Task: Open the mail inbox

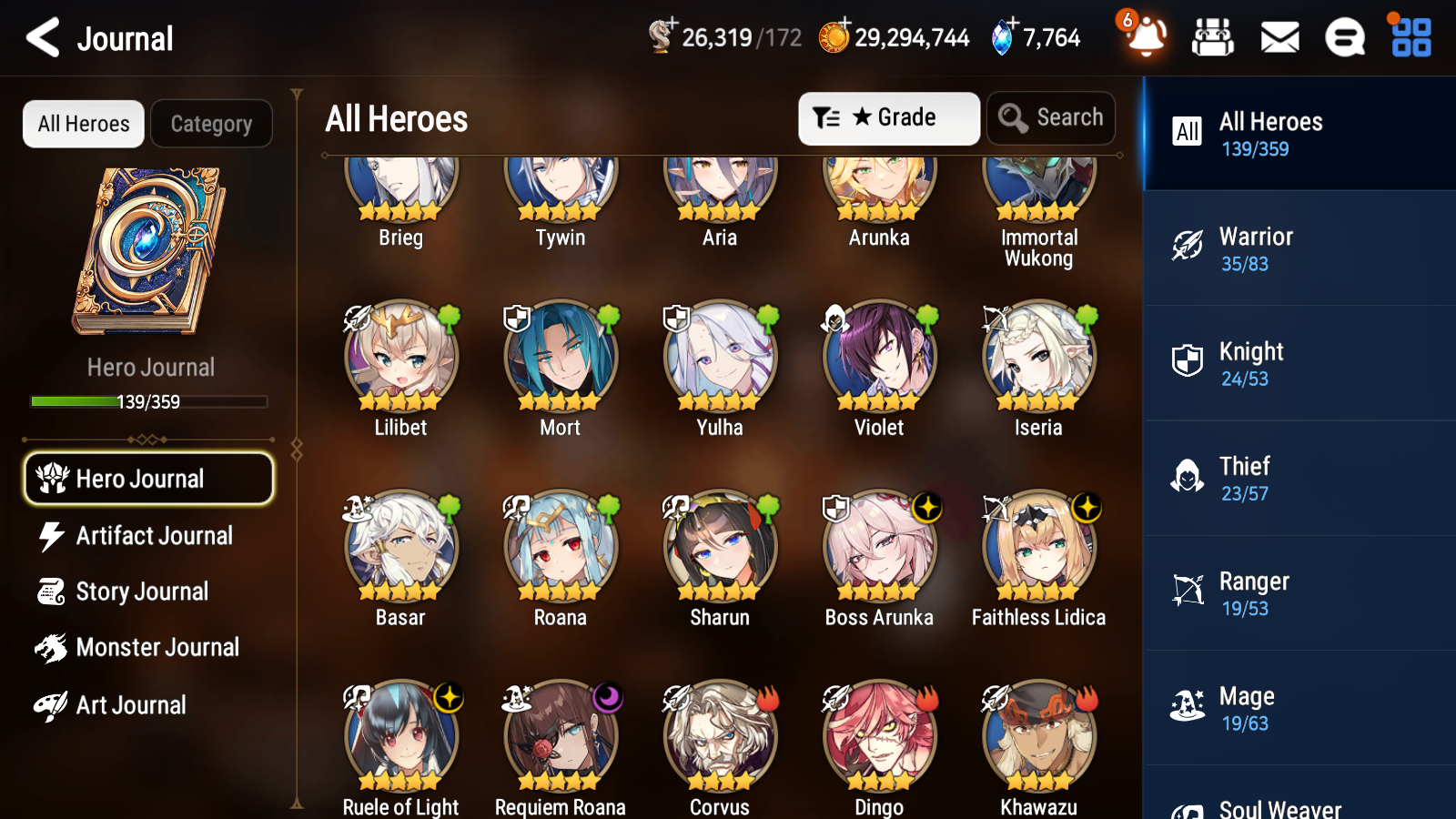Action: [1279, 37]
